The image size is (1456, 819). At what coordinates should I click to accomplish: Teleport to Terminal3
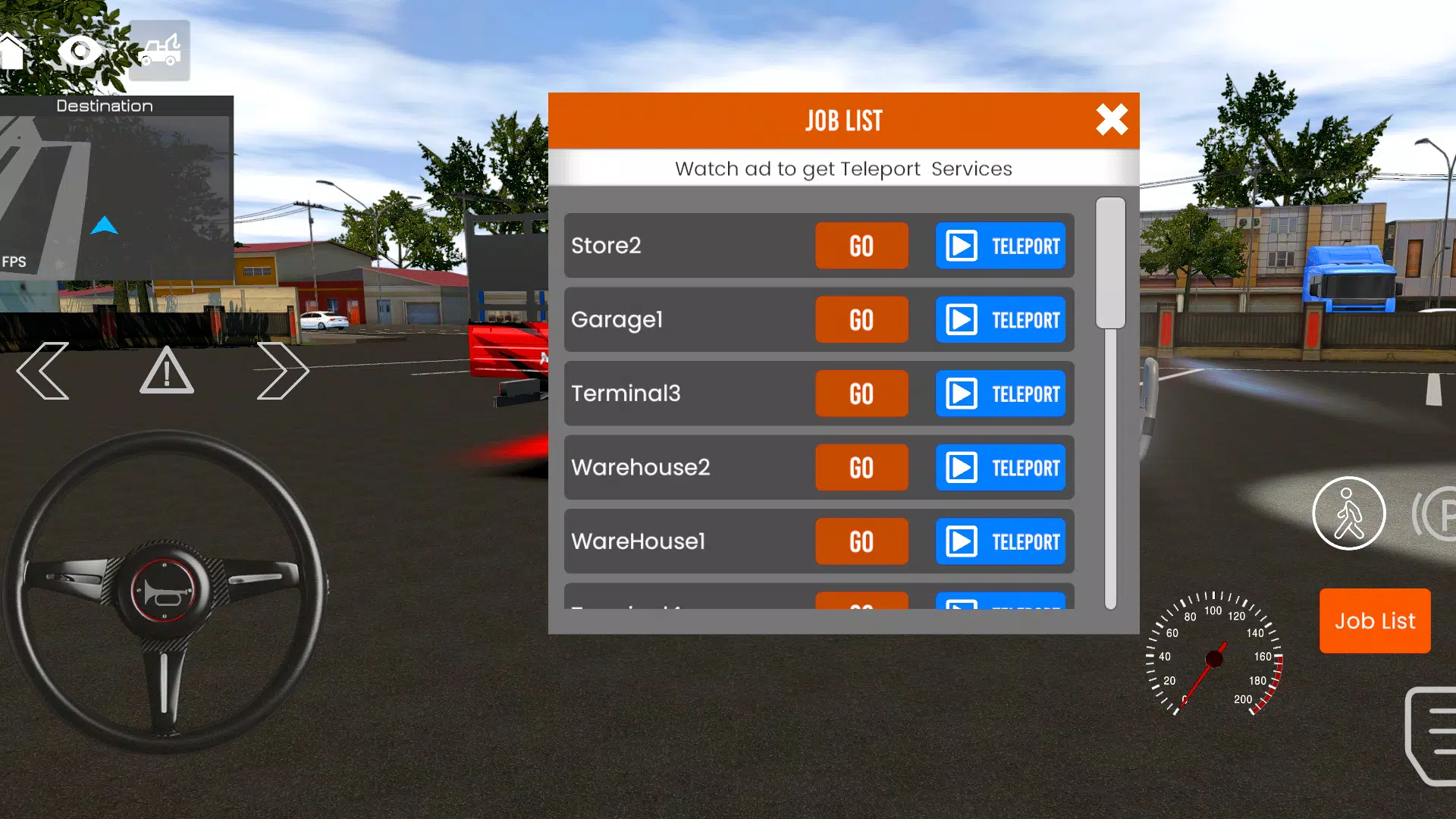[x=1000, y=394]
